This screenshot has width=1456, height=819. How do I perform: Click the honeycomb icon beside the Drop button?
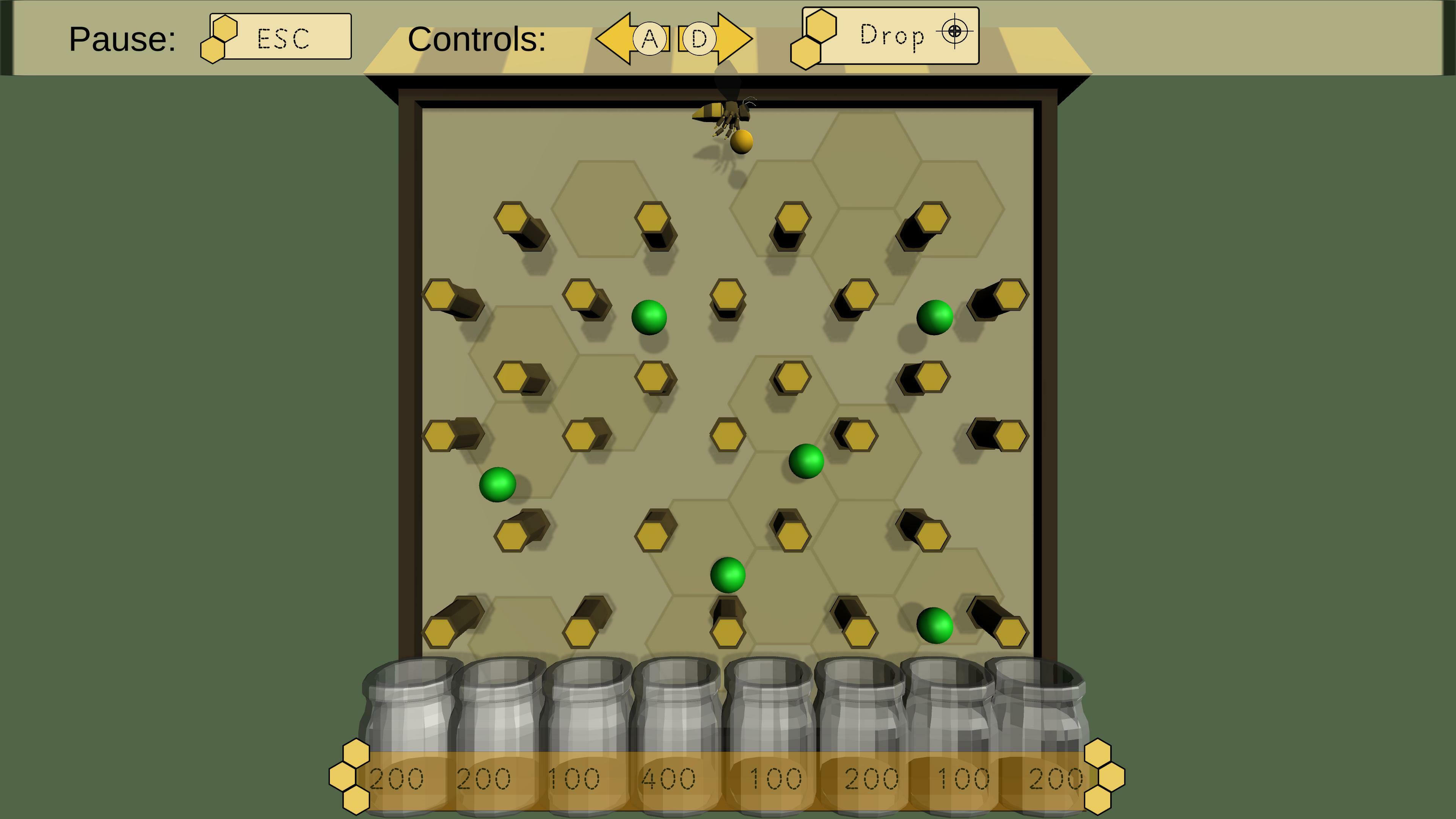(x=812, y=37)
